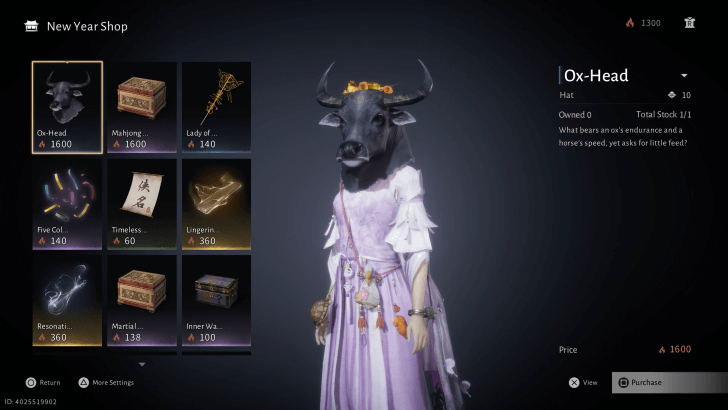
Task: Open the bank building icon in top corner
Action: click(690, 23)
